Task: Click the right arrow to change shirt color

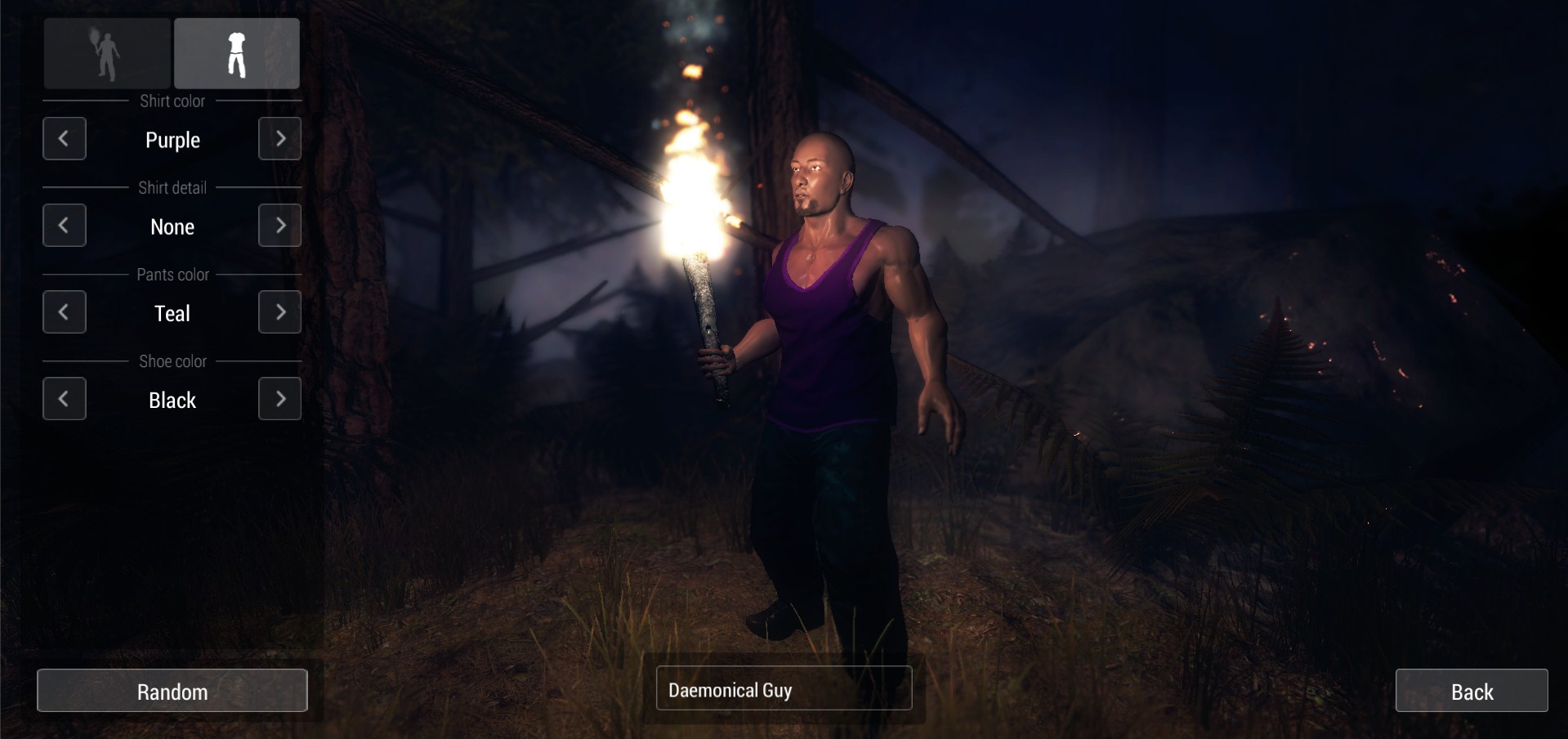Action: (279, 139)
